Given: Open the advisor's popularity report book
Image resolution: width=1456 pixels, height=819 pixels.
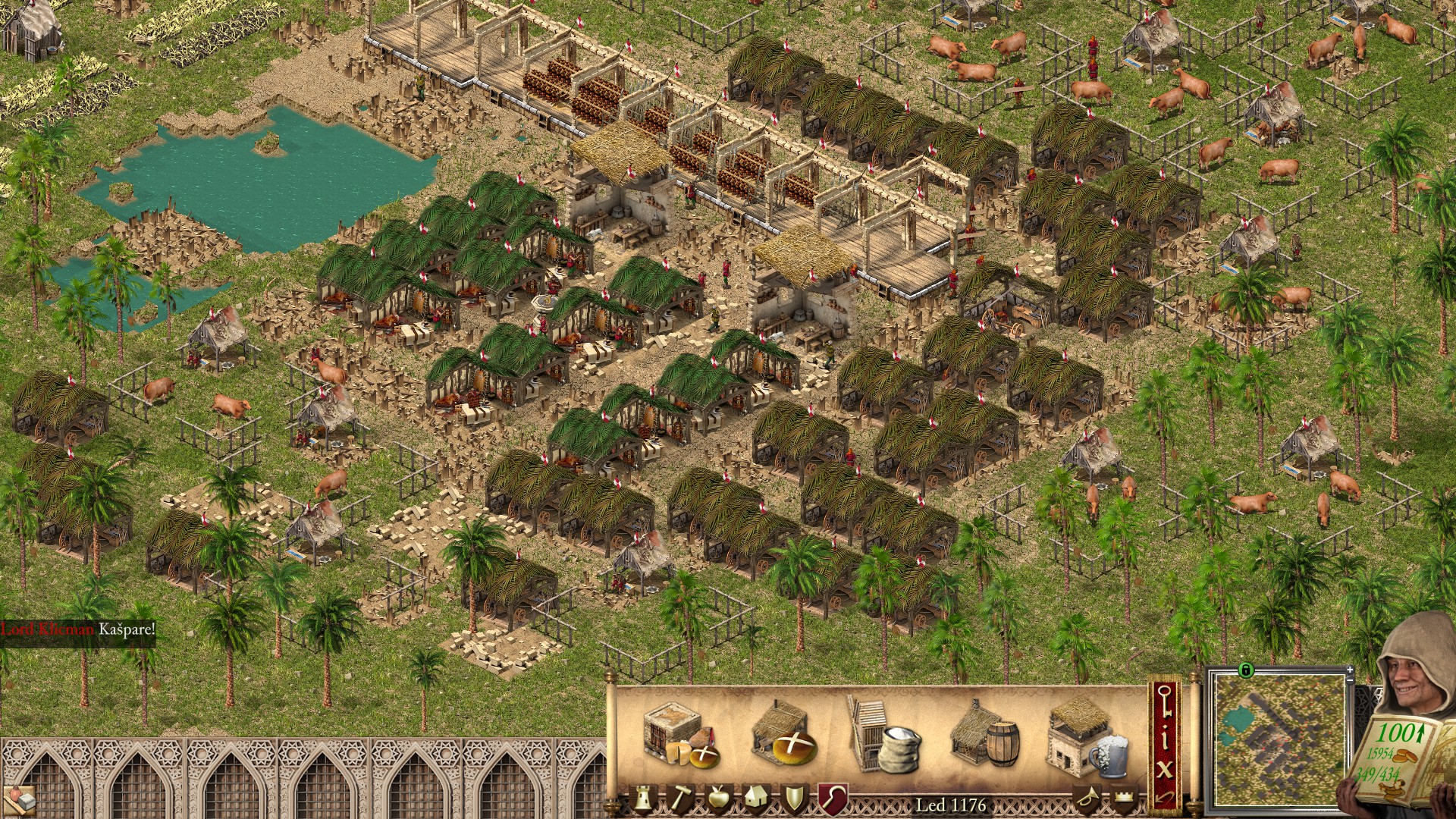Looking at the screenshot, I should (x=1392, y=755).
